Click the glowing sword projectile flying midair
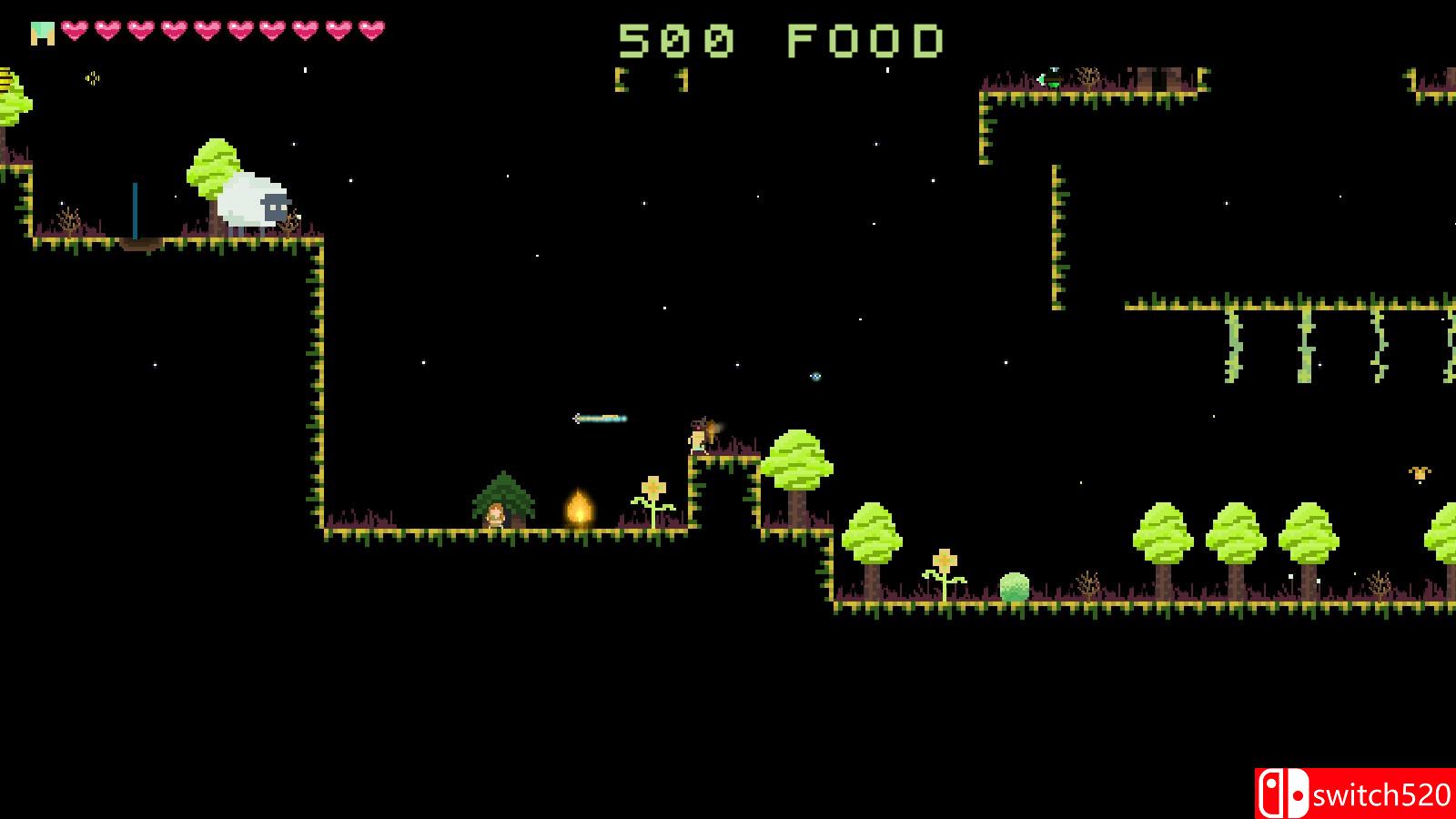The height and width of the screenshot is (819, 1456). click(x=601, y=418)
